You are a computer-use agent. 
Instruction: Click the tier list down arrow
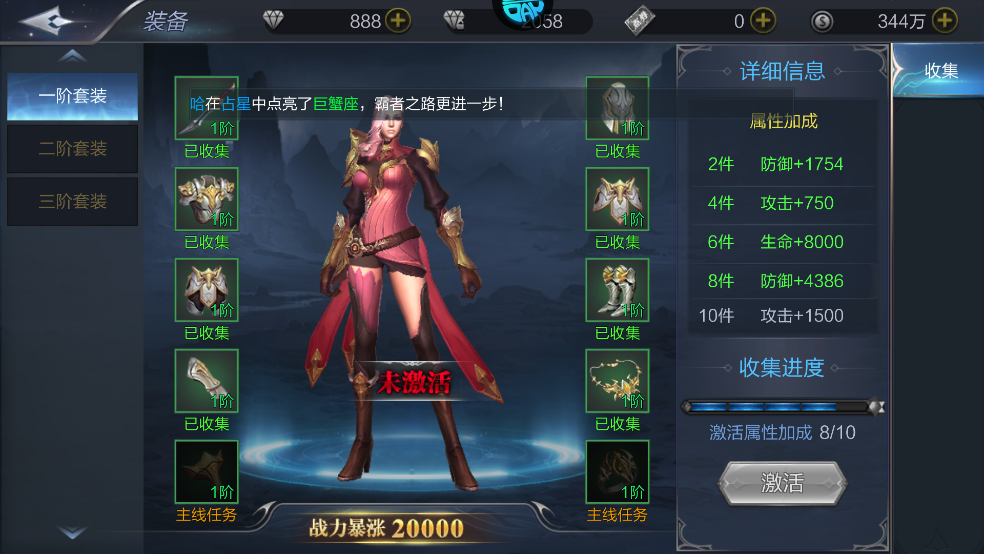[x=72, y=534]
